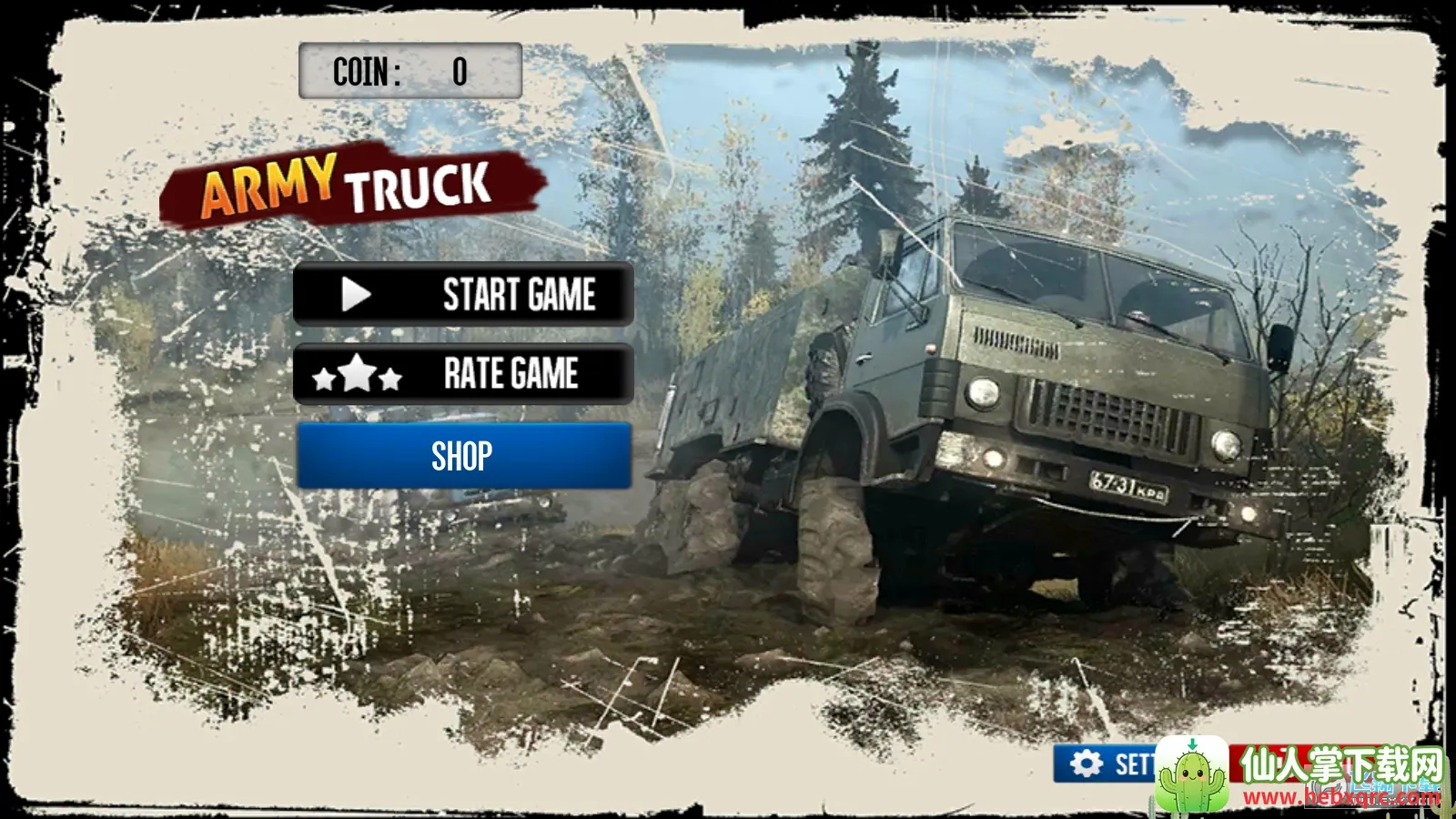Open the RATE GAME option
Viewport: 1456px width, 819px height.
(463, 374)
